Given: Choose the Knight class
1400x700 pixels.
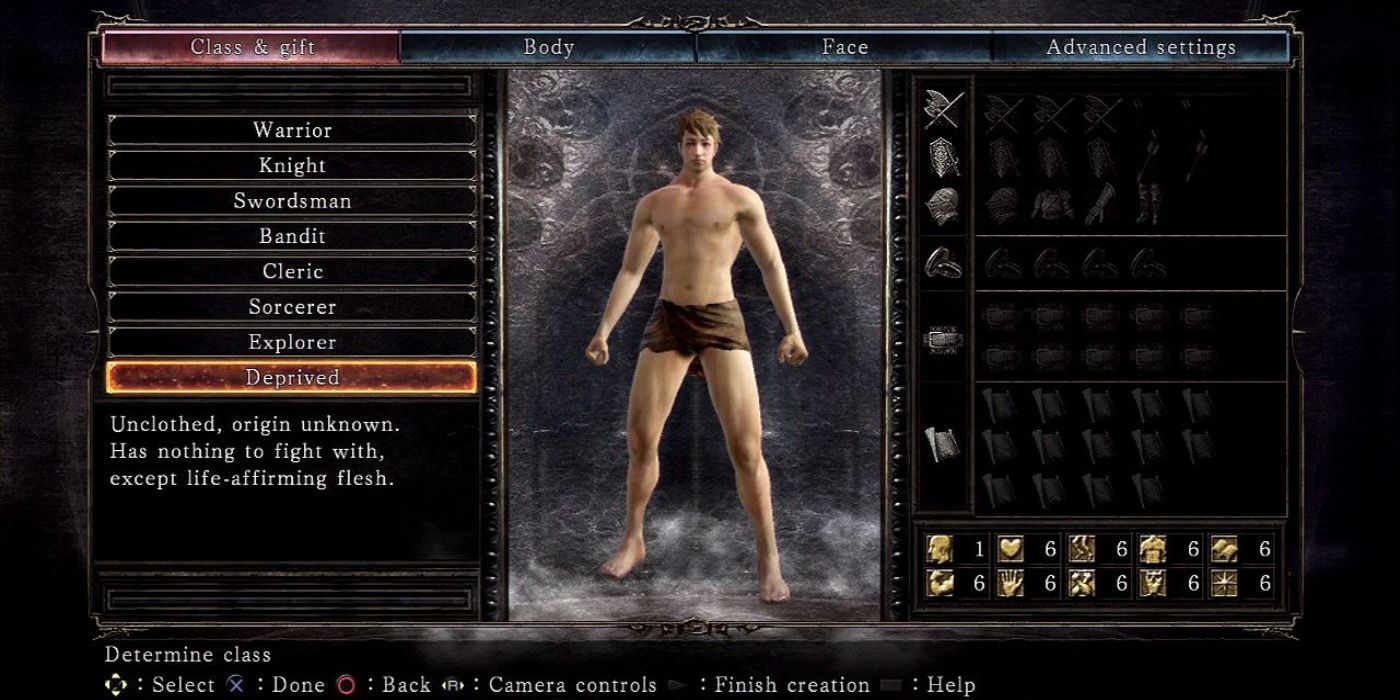Looking at the screenshot, I should pyautogui.click(x=292, y=165).
